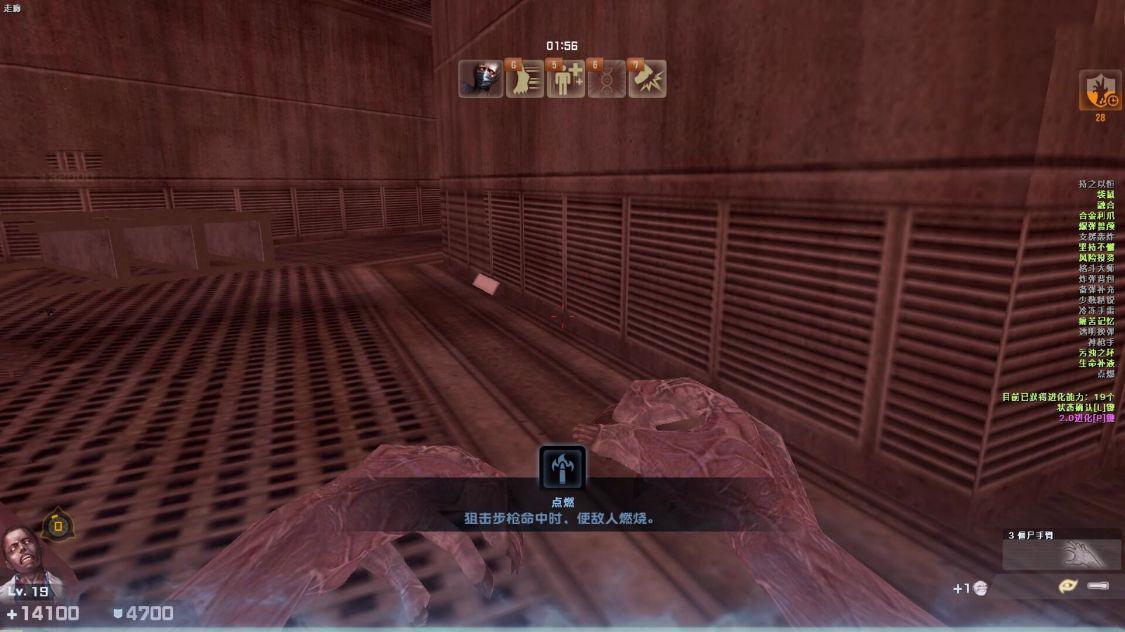Click the hexagon badge above the portrait
This screenshot has width=1125, height=632.
tap(58, 524)
